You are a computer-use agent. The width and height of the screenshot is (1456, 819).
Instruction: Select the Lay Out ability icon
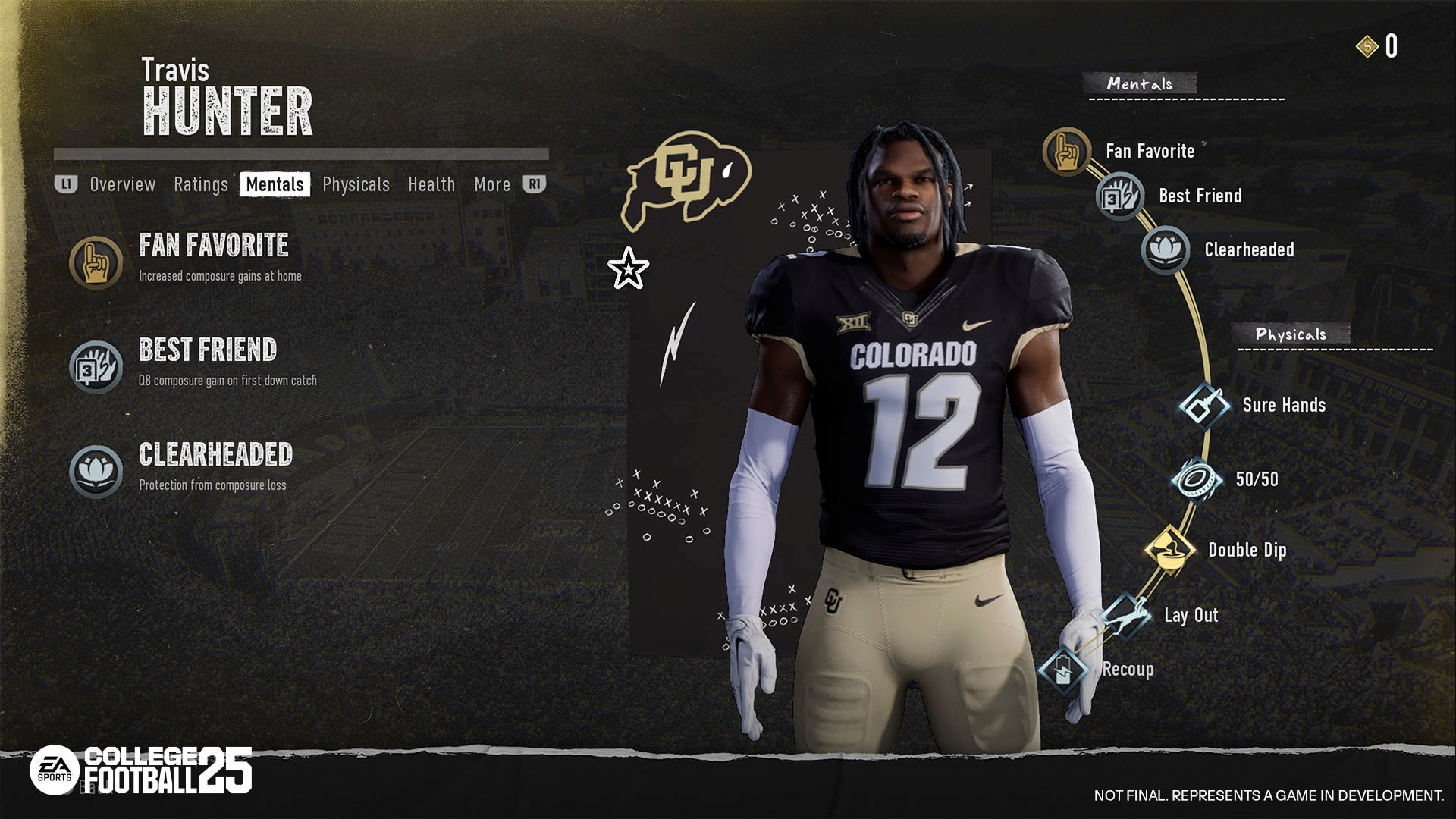(x=1125, y=614)
